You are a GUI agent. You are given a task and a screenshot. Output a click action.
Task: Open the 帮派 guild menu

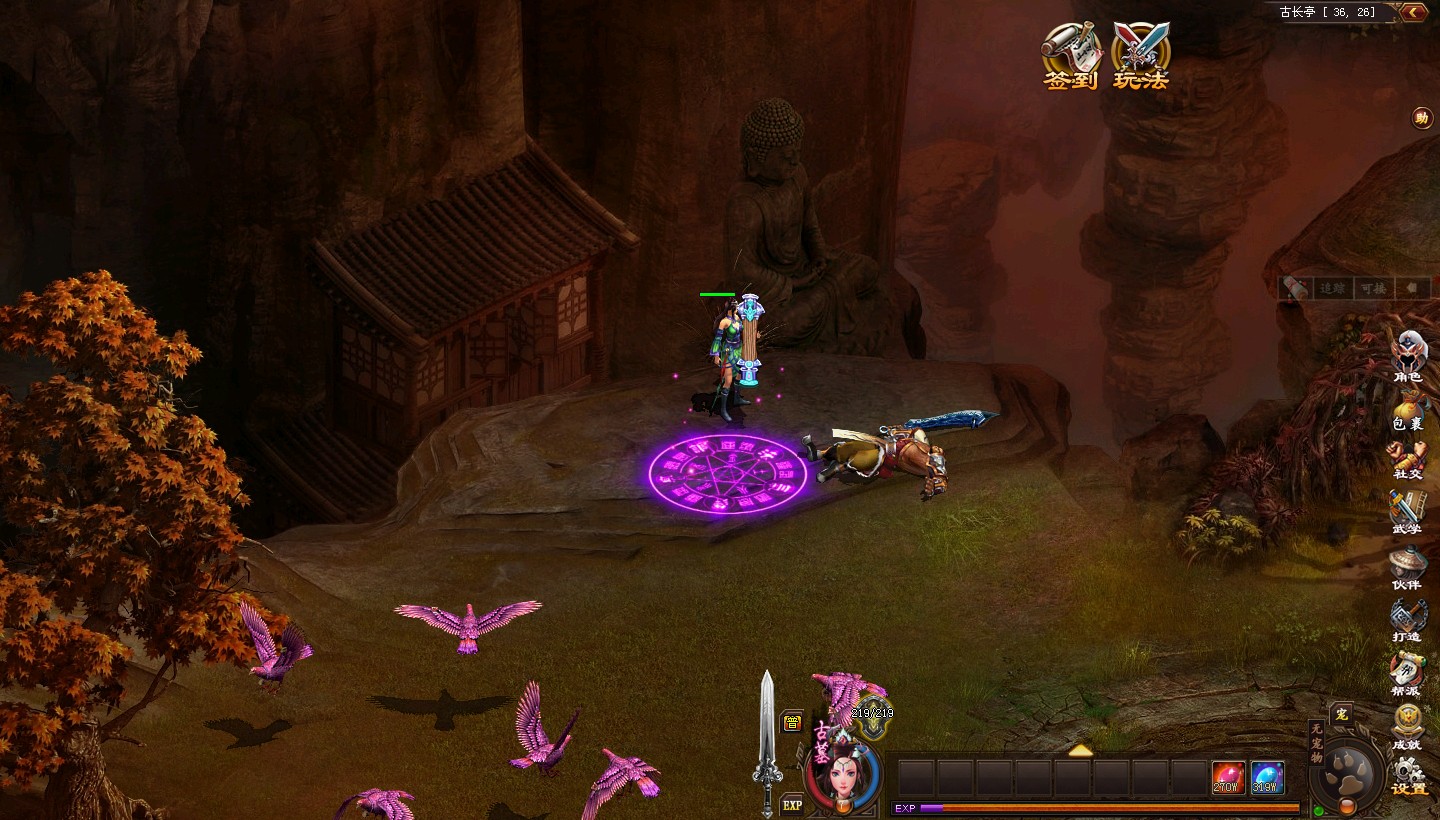click(1407, 671)
